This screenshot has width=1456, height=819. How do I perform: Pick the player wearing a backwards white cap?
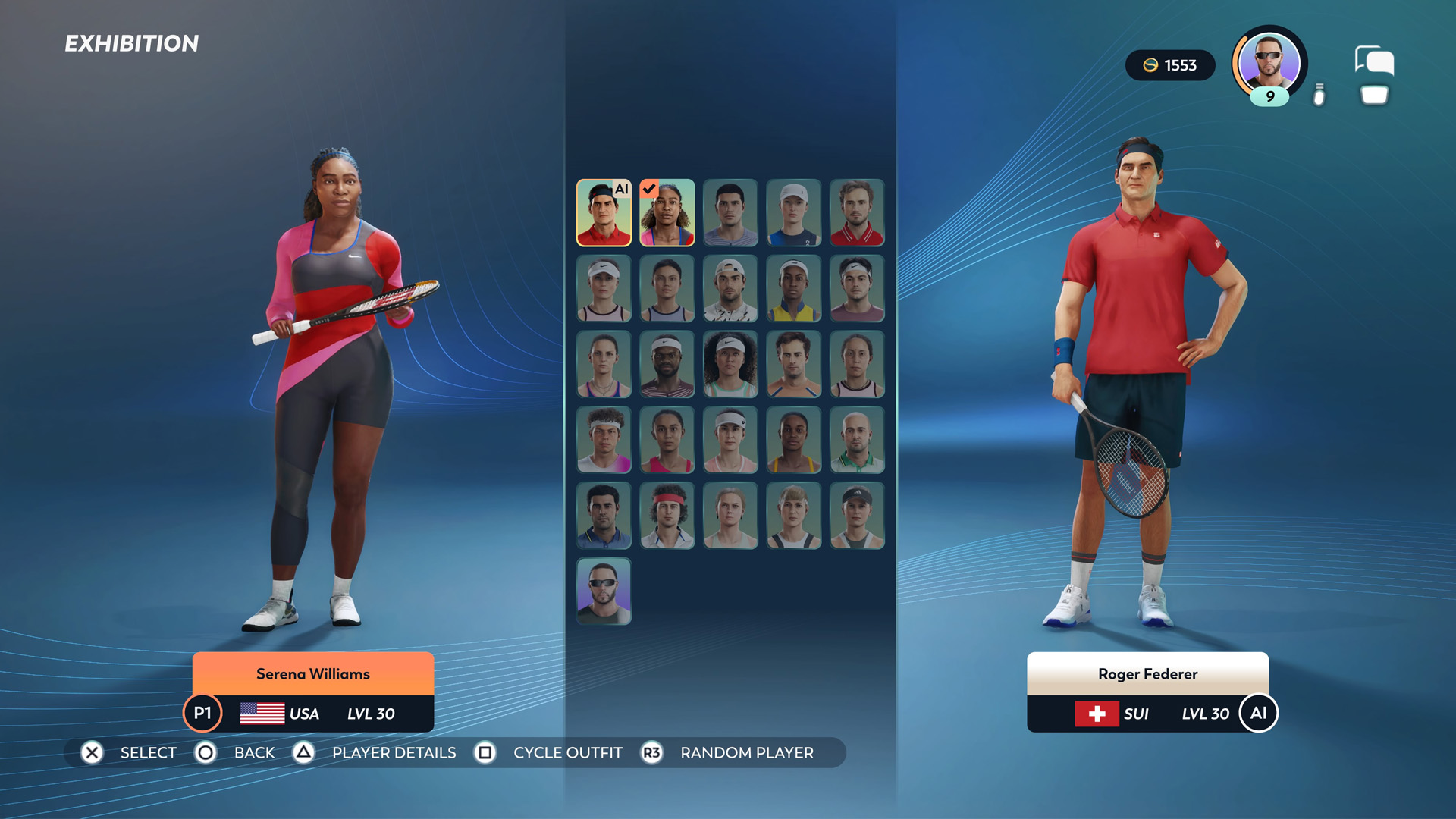[730, 289]
